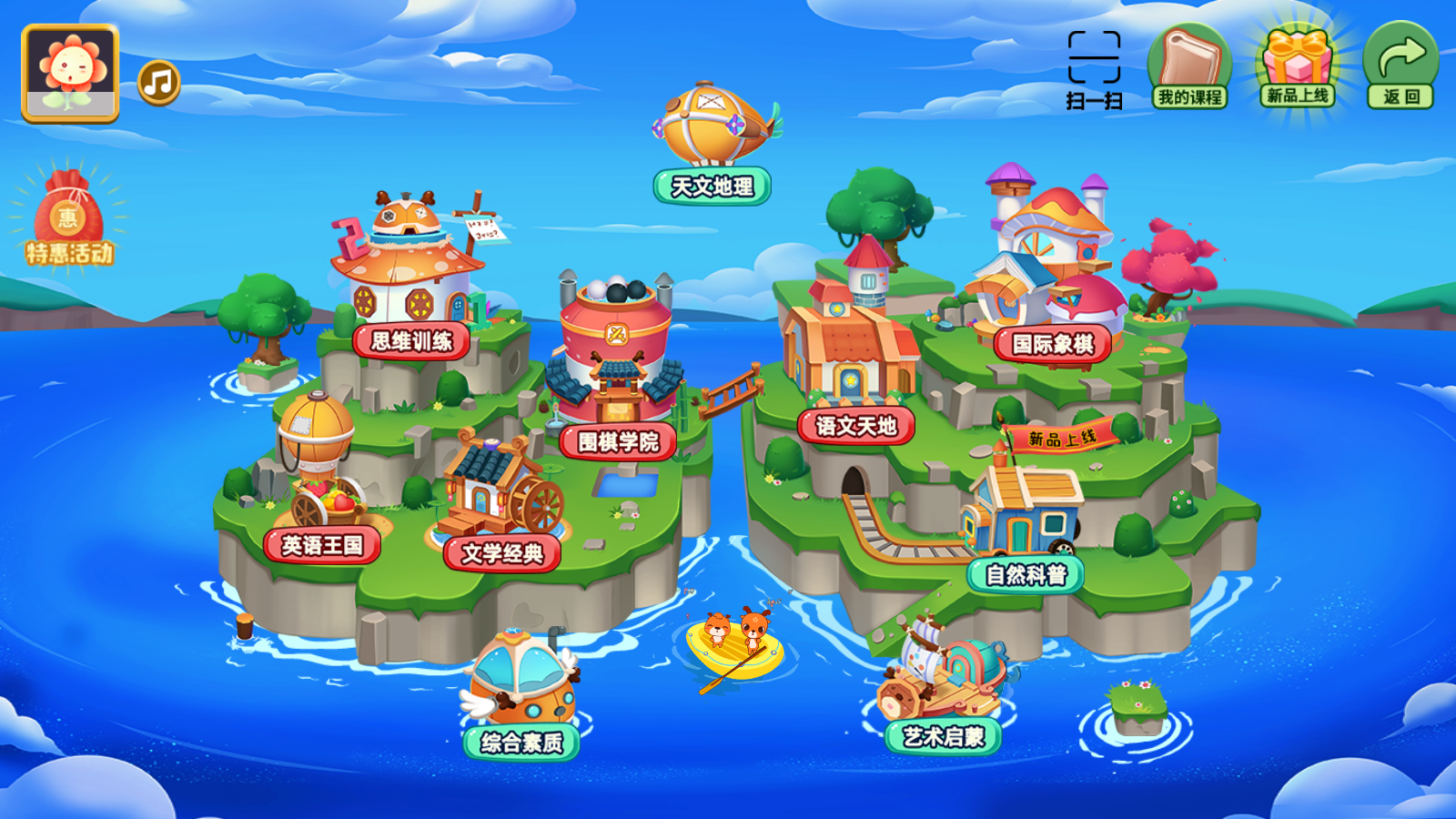This screenshot has height=819, width=1456.
Task: Open the 新品上线 gift box icon
Action: (1298, 59)
